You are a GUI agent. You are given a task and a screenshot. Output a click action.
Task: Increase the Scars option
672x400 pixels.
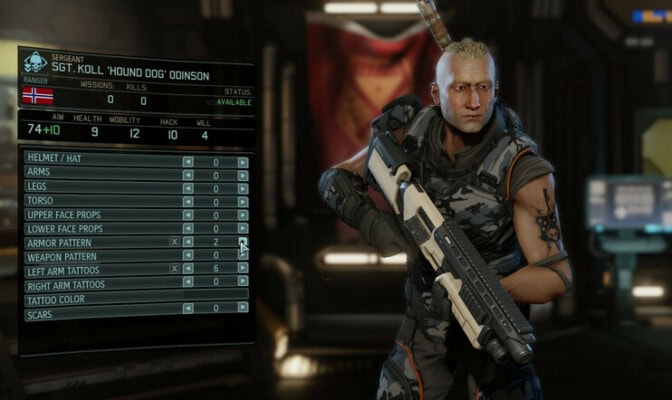[243, 307]
